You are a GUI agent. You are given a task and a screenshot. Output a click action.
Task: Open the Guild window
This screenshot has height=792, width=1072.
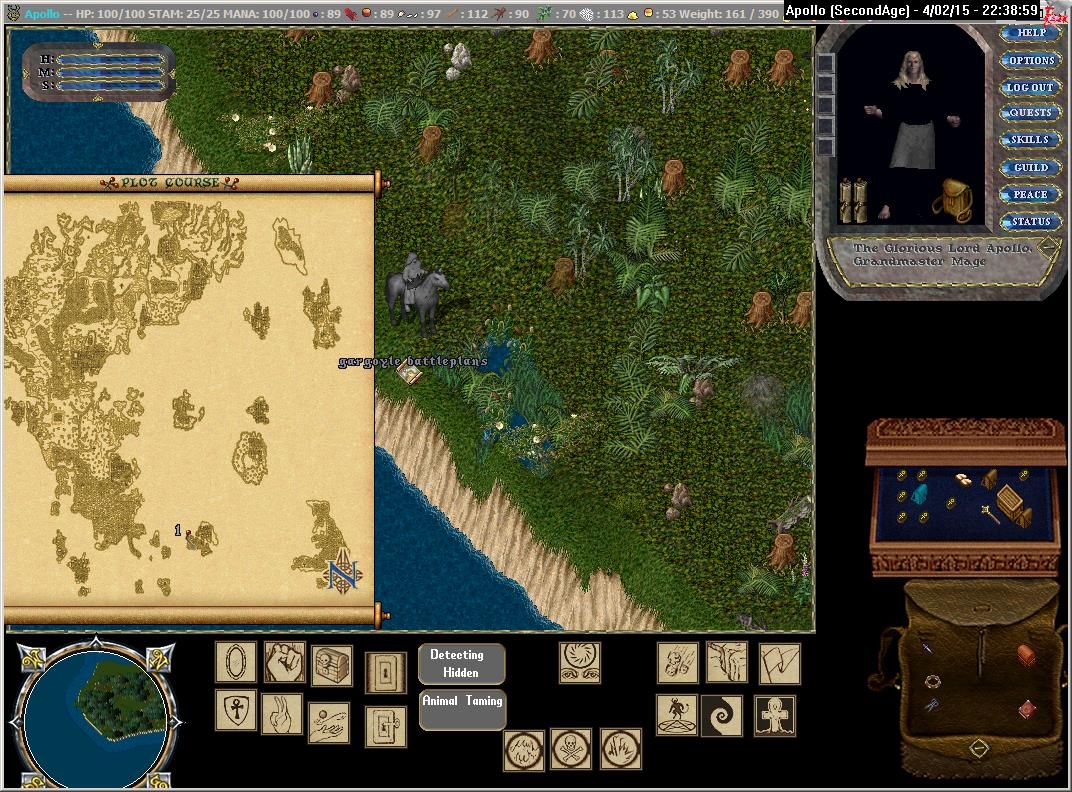point(1030,167)
